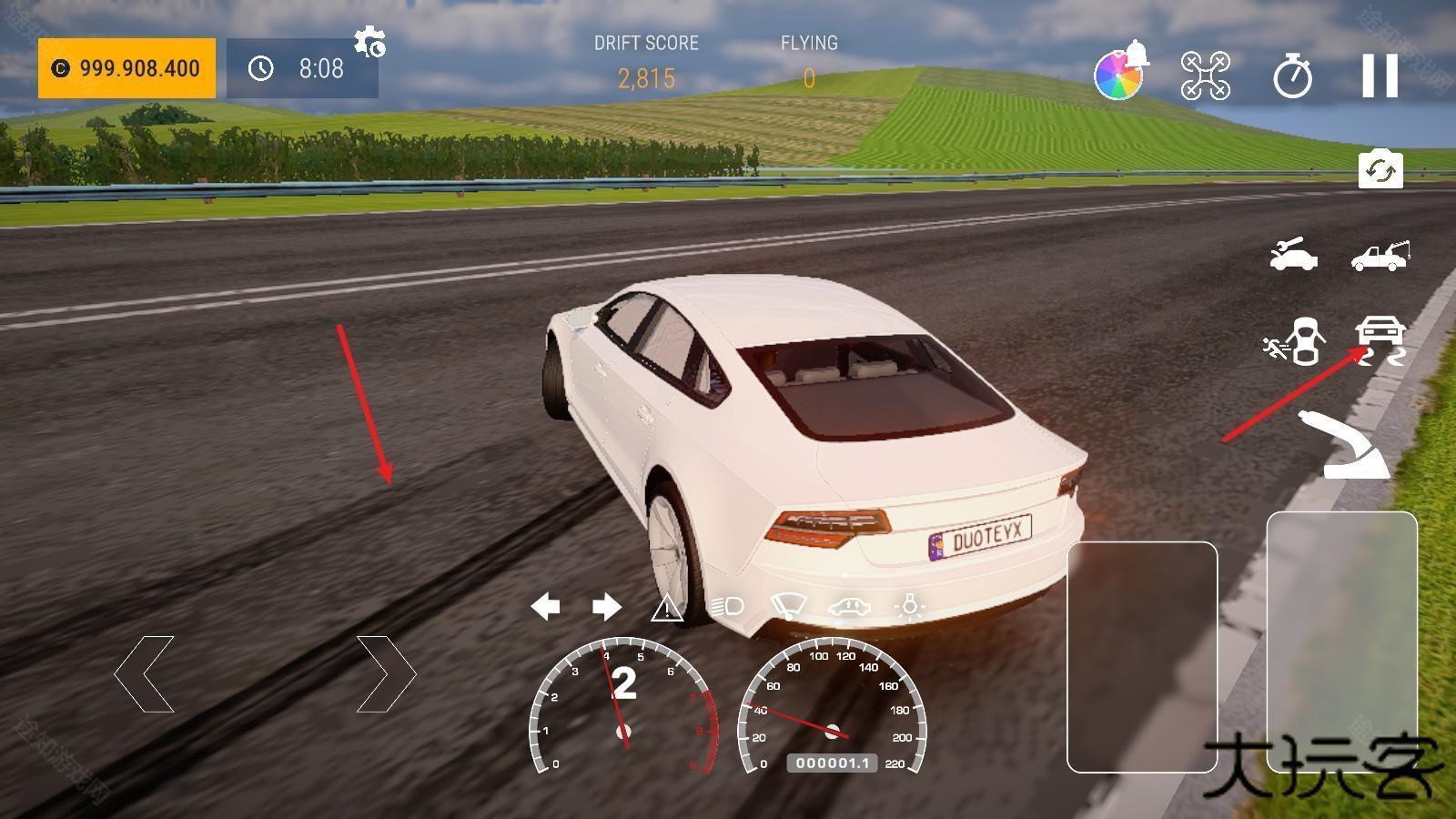This screenshot has width=1456, height=819.
Task: Activate the drone camera view
Action: tap(1205, 76)
